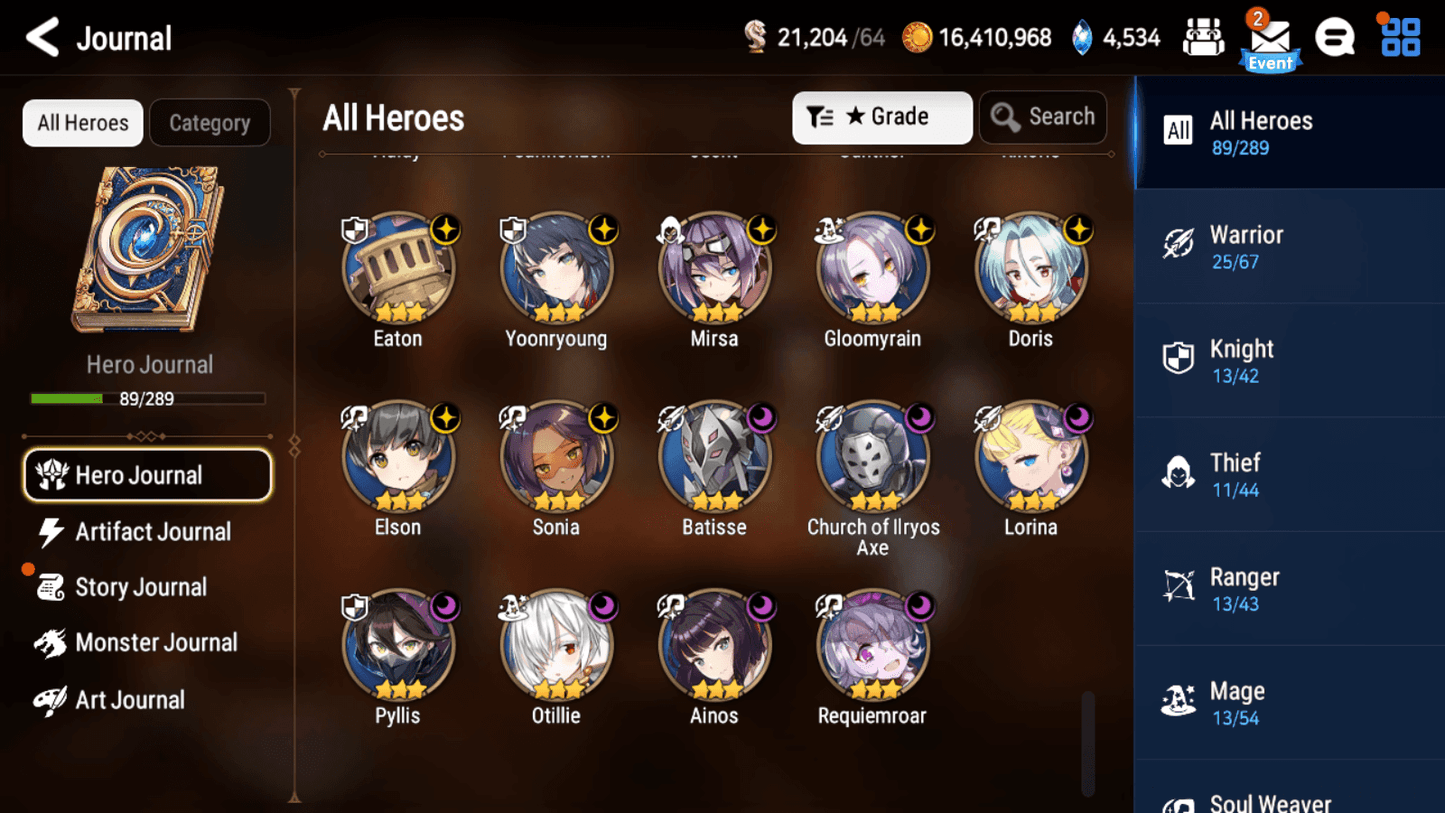Select the All Heroes tab
Screen dimensions: 1445x813
83,123
